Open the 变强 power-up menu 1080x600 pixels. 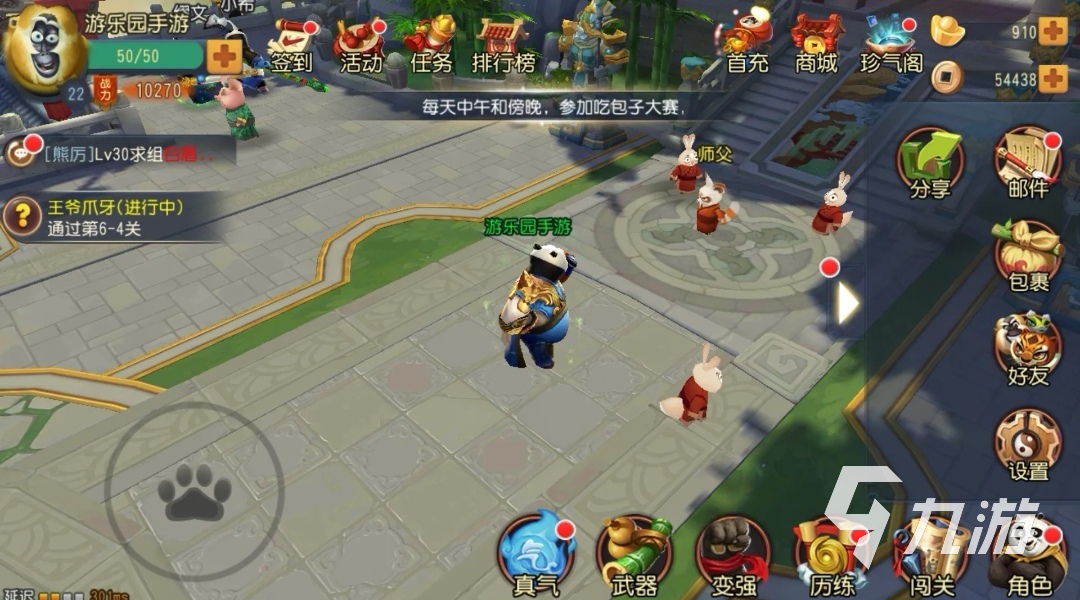(x=733, y=556)
